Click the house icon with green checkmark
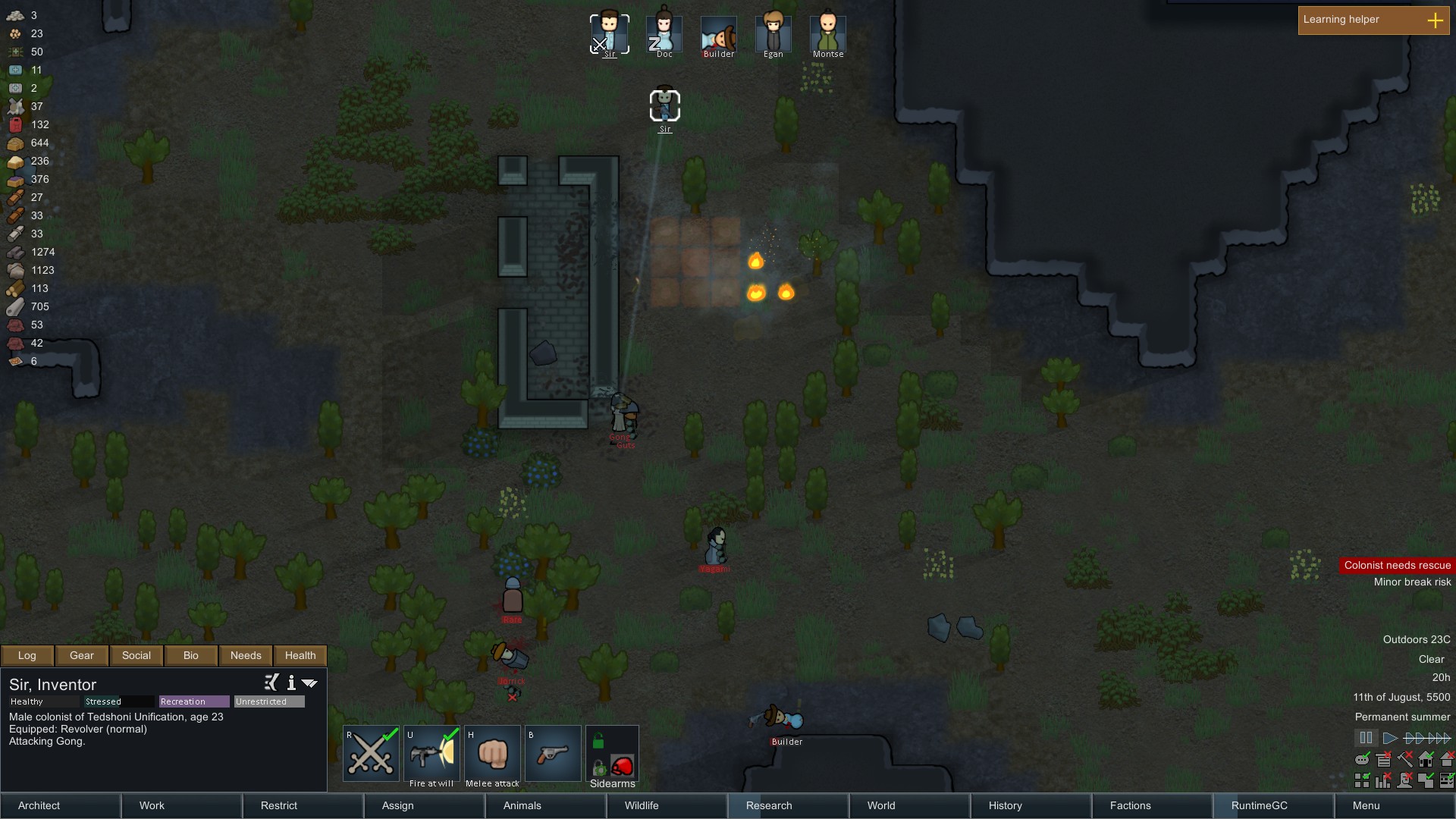This screenshot has height=819, width=1456. click(1426, 759)
